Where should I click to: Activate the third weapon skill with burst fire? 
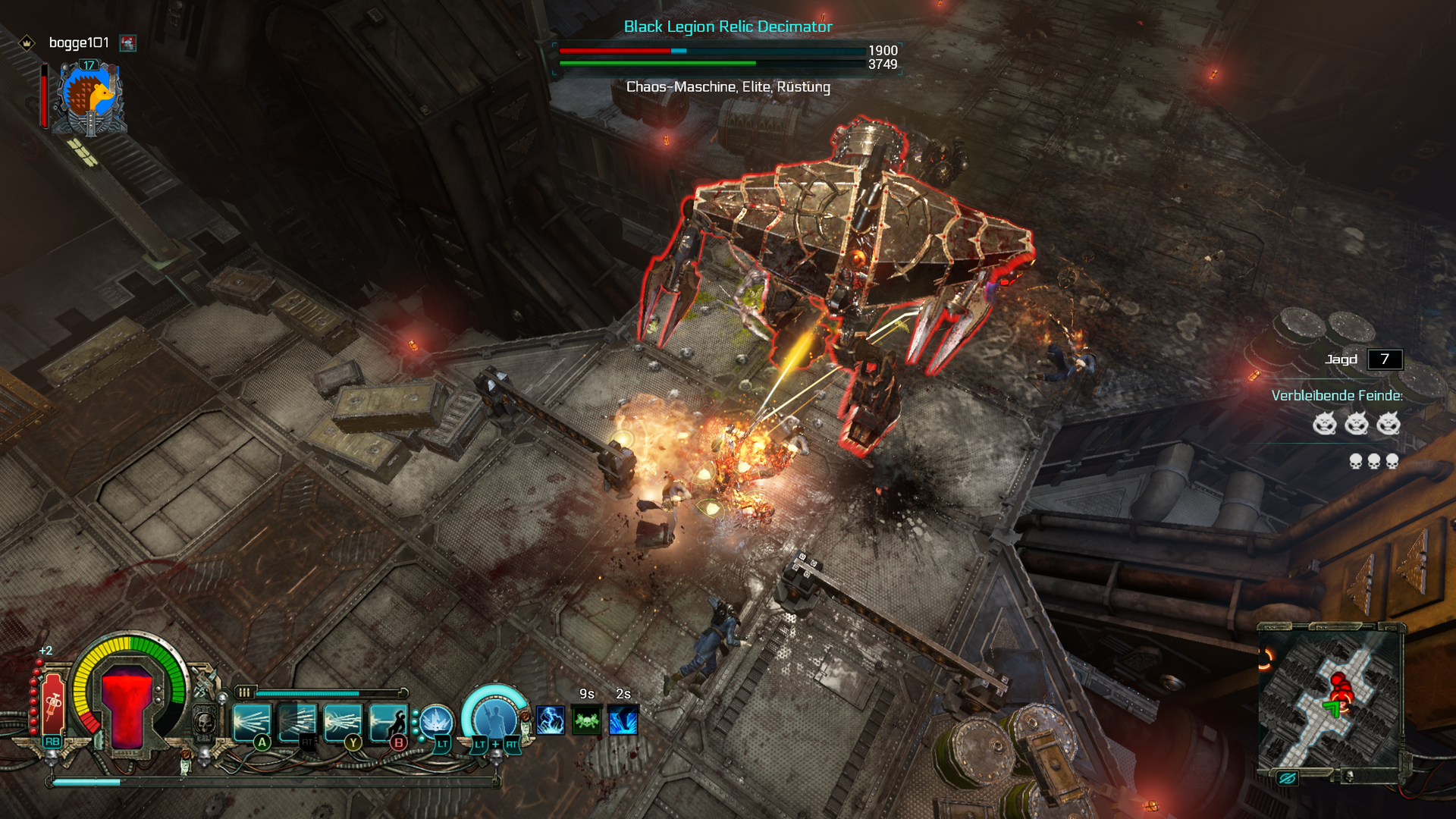(x=343, y=721)
